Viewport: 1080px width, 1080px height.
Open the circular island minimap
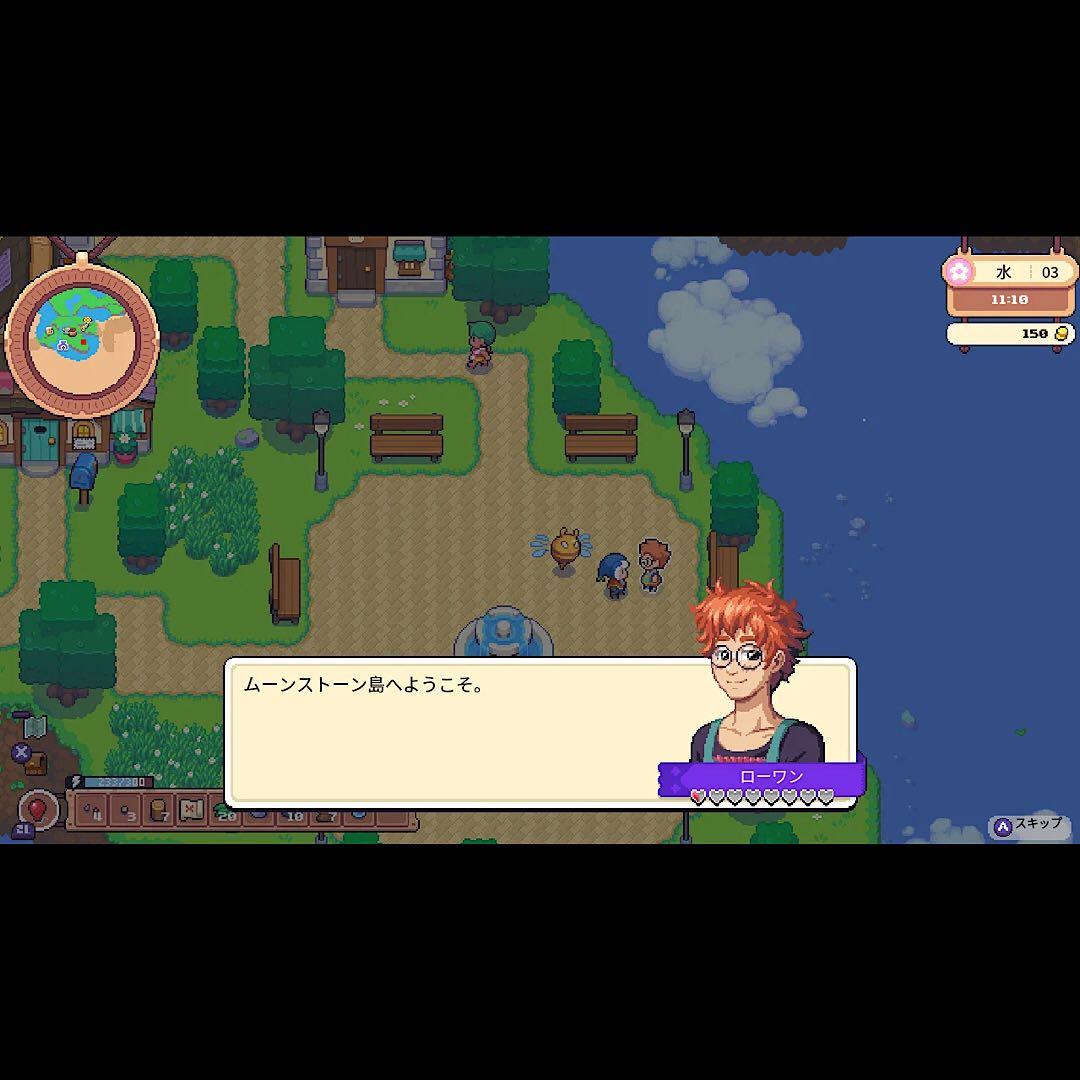click(x=82, y=338)
